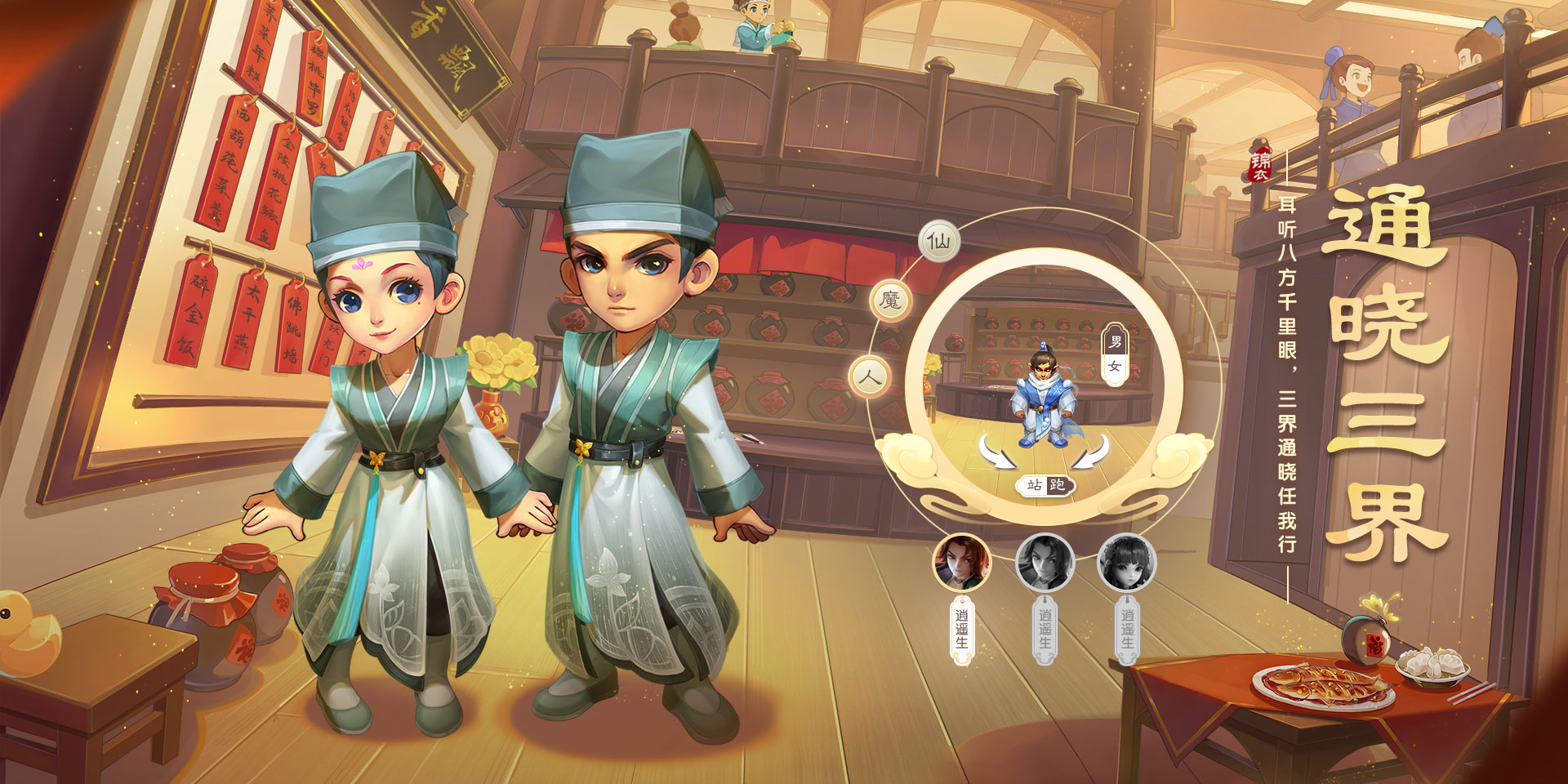This screenshot has width=1568, height=784.
Task: Pick the red-haired character portrait
Action: (x=961, y=562)
